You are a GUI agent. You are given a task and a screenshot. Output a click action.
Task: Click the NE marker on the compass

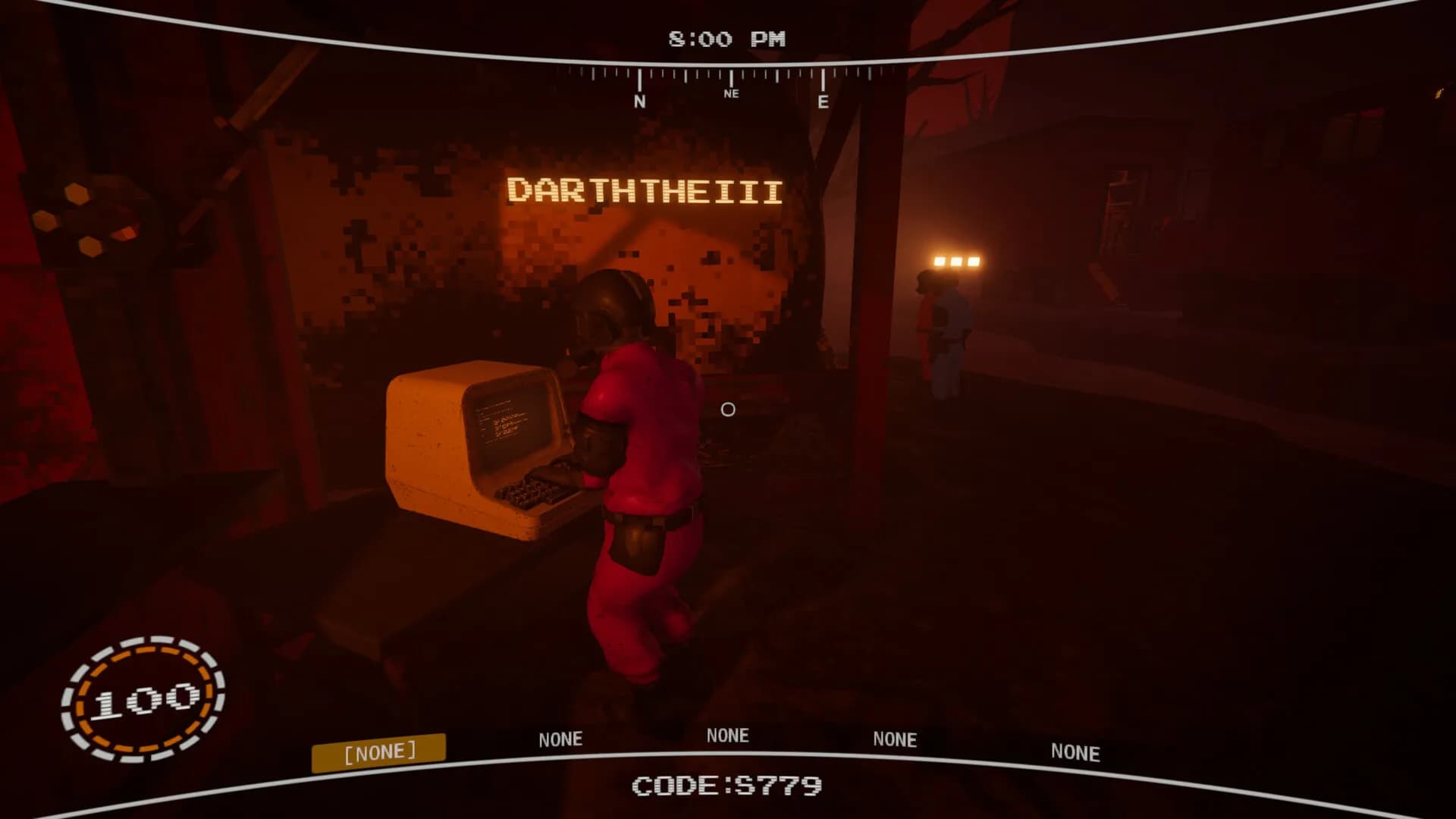point(730,94)
